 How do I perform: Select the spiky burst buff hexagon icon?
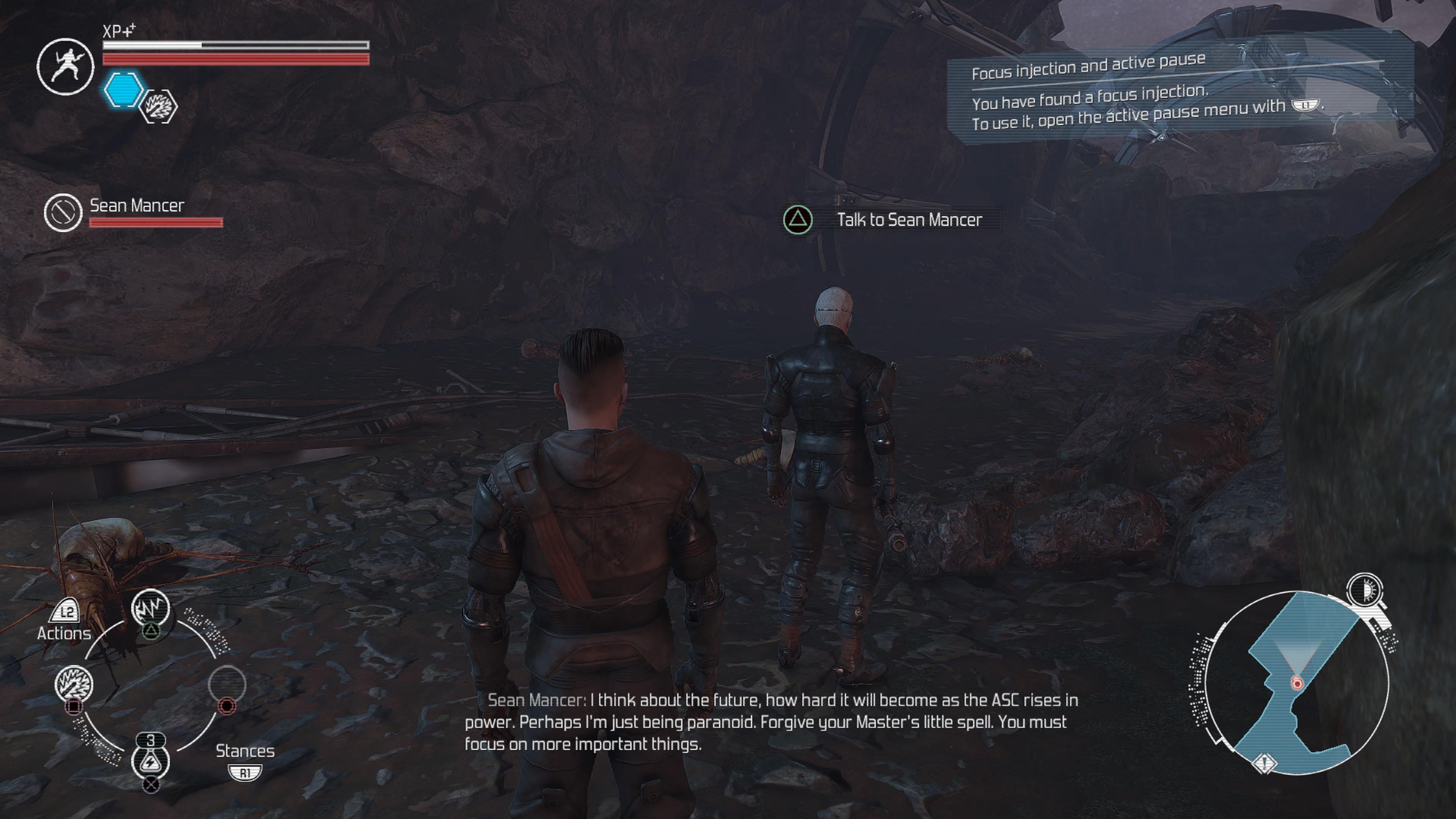pyautogui.click(x=158, y=106)
